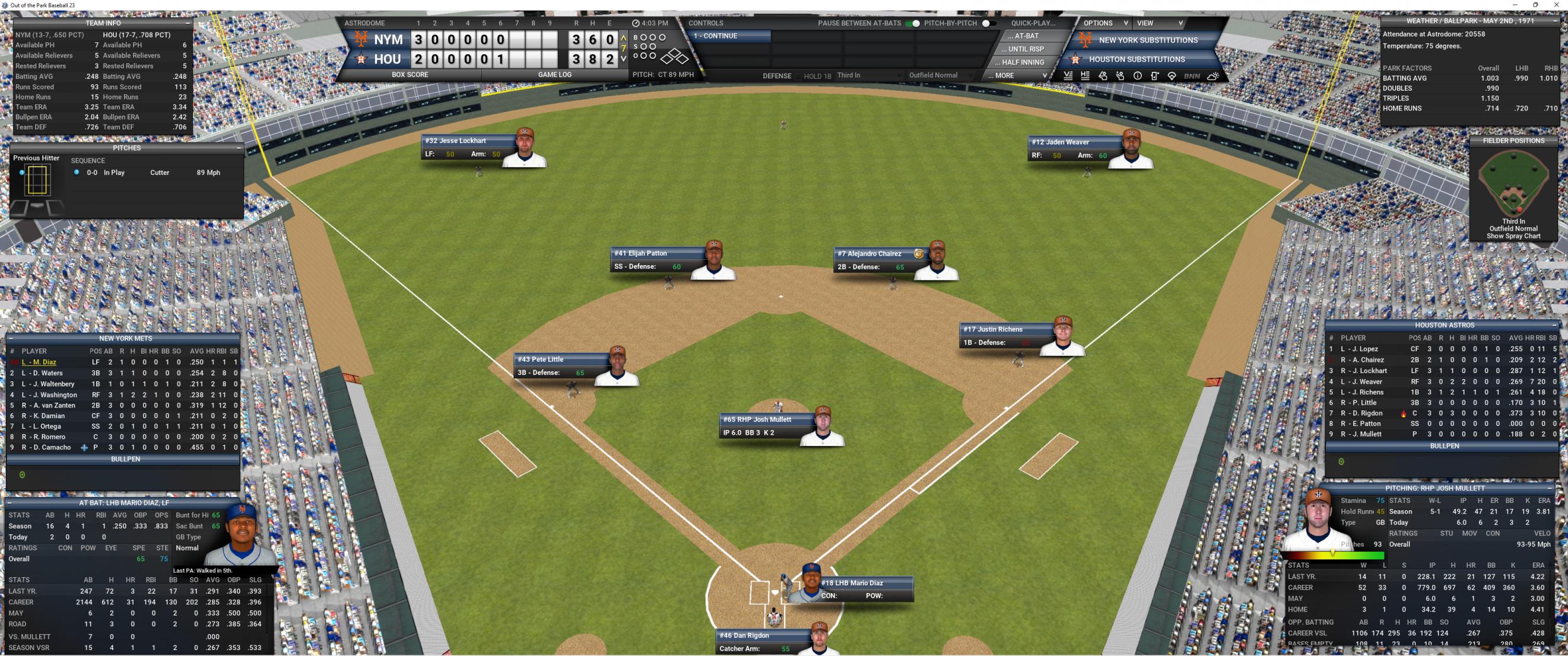
Task: Show Spray Chart in Fielder Positions
Action: tap(1513, 236)
